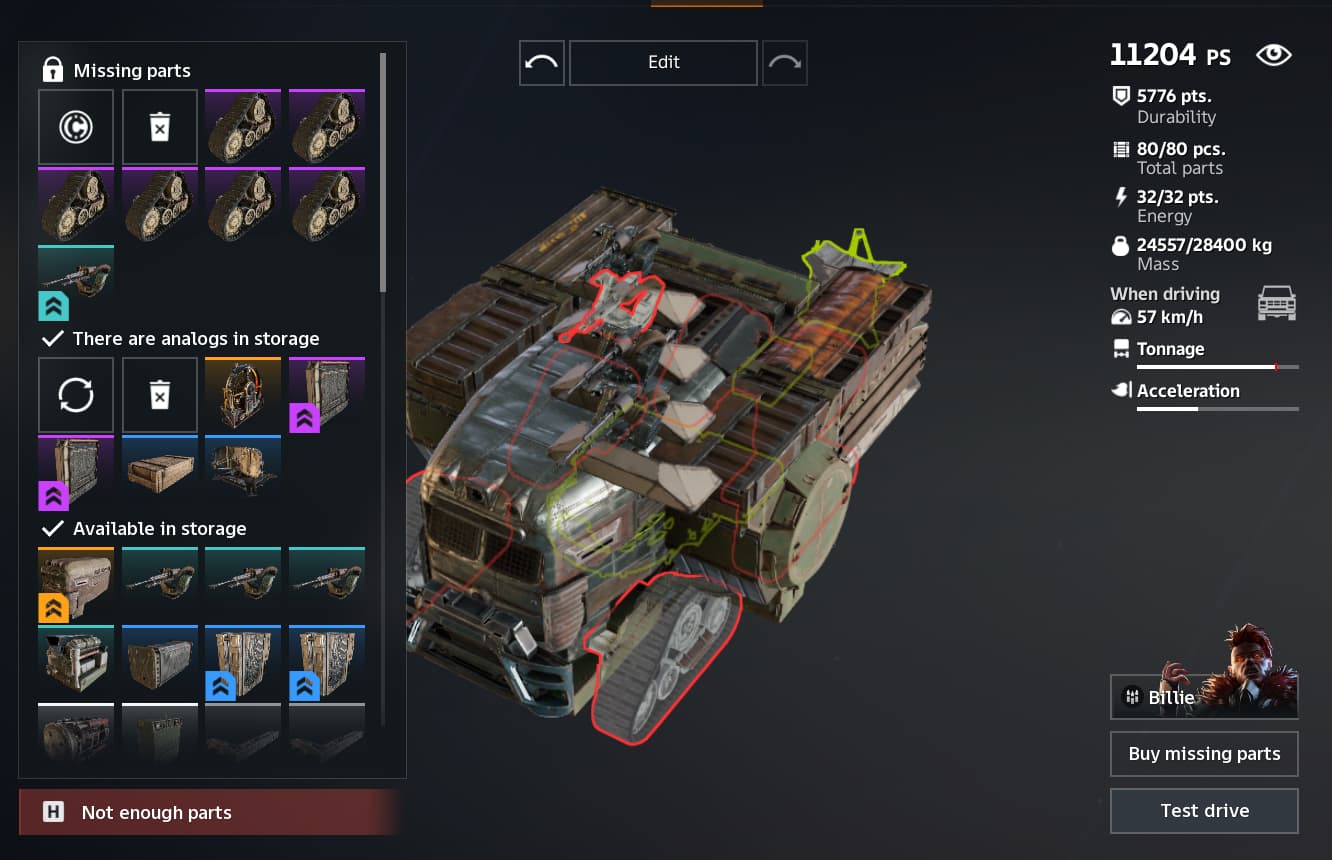This screenshot has height=860, width=1332.
Task: Start a Test drive
Action: pos(1204,811)
